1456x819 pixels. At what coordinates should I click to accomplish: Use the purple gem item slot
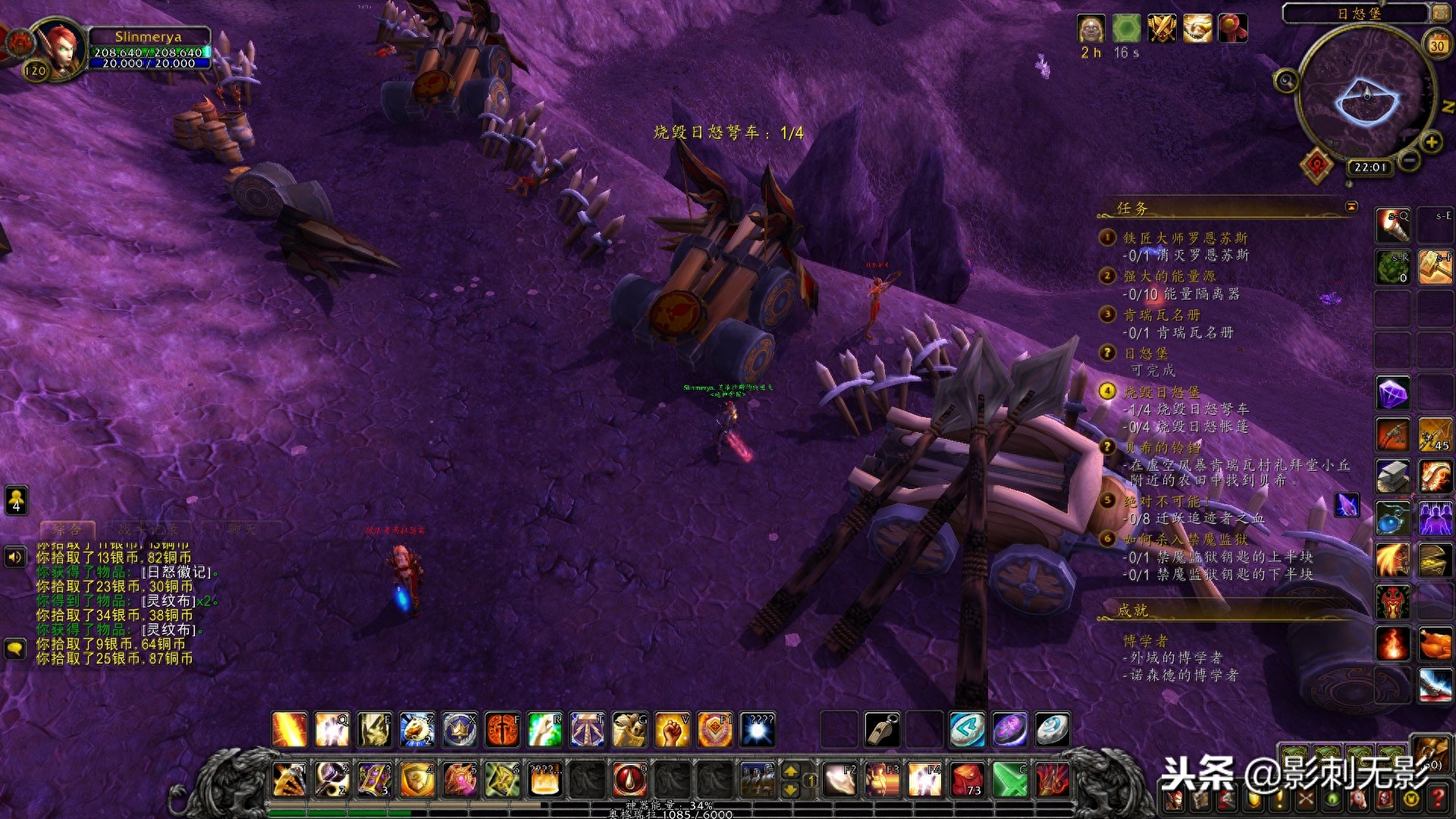pos(1393,394)
